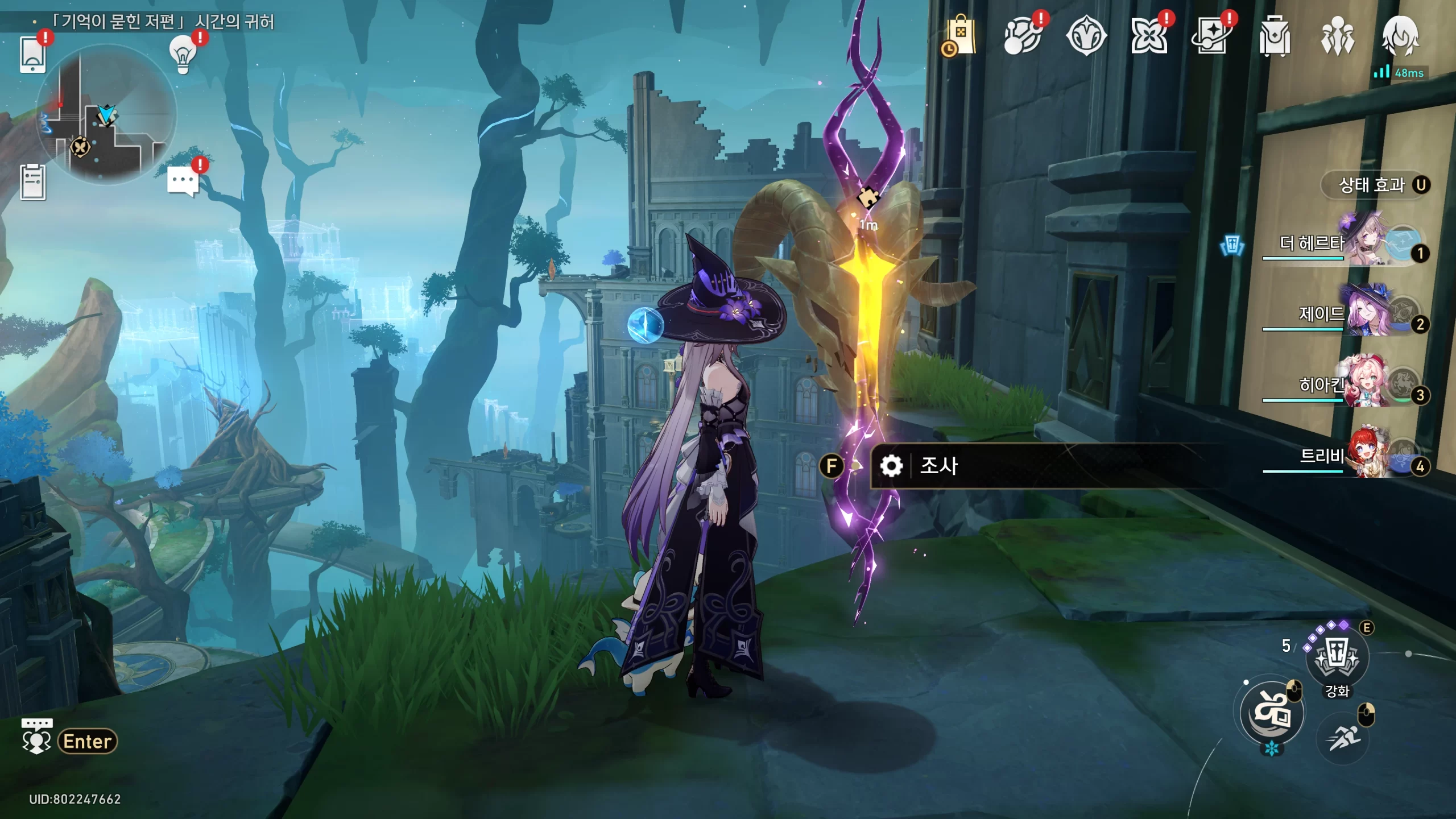
Task: Open the star card warp icon
Action: click(x=1211, y=36)
